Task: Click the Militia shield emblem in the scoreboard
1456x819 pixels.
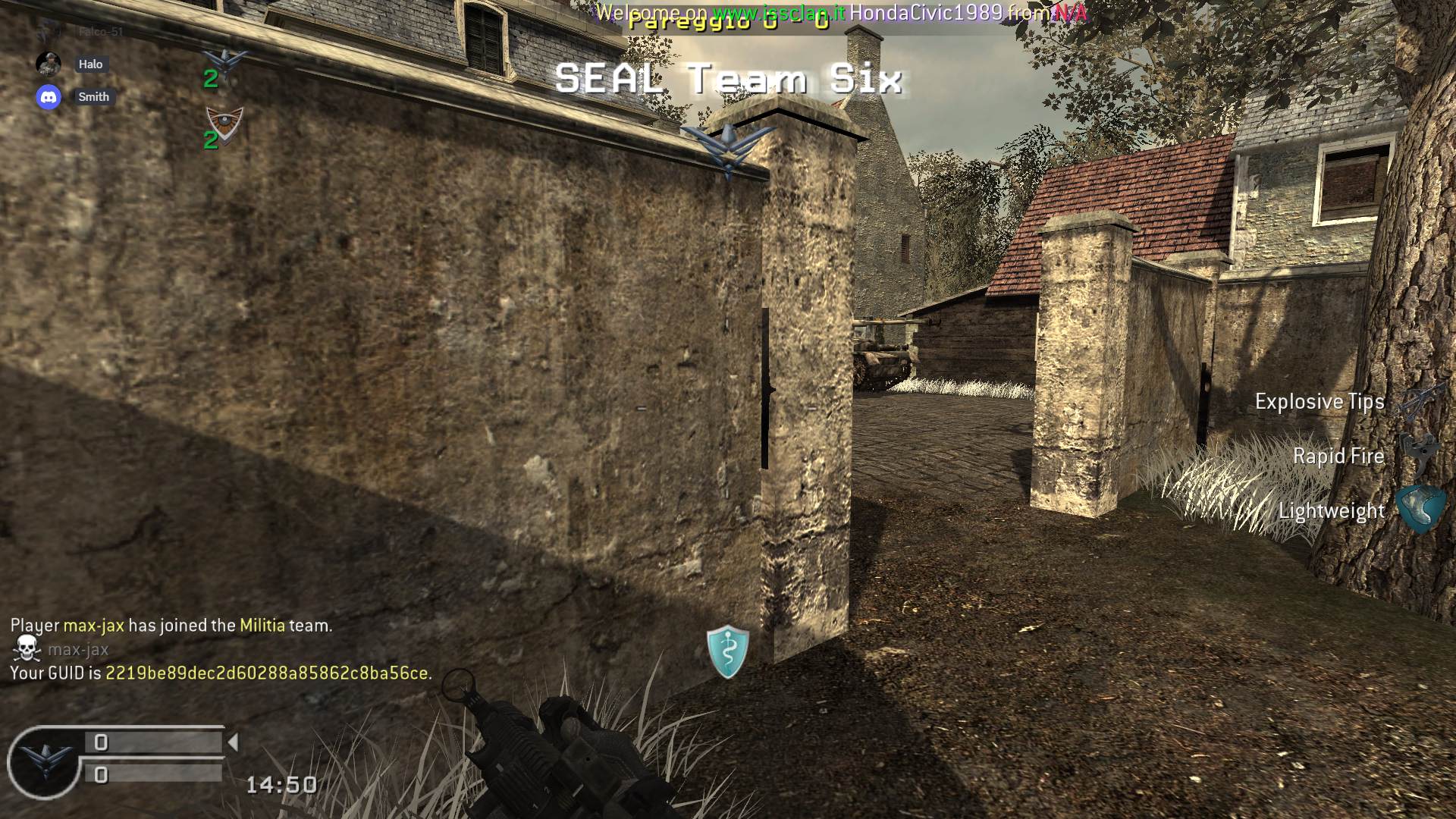Action: click(x=224, y=125)
